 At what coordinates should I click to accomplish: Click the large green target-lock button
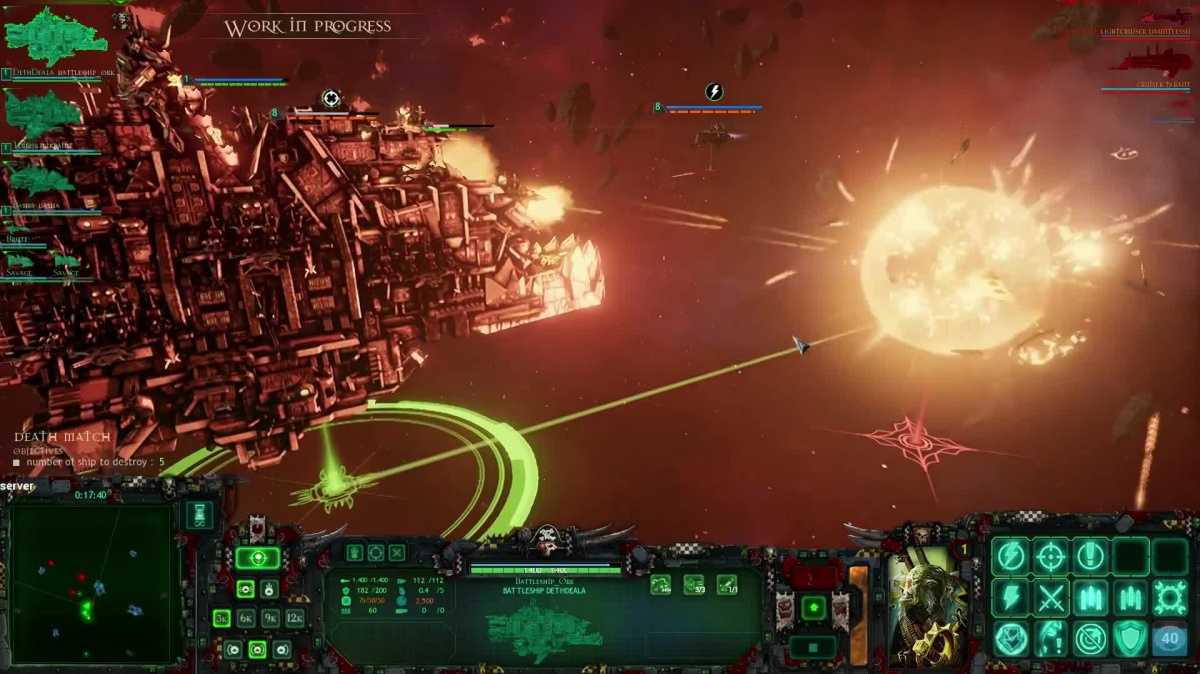(257, 558)
